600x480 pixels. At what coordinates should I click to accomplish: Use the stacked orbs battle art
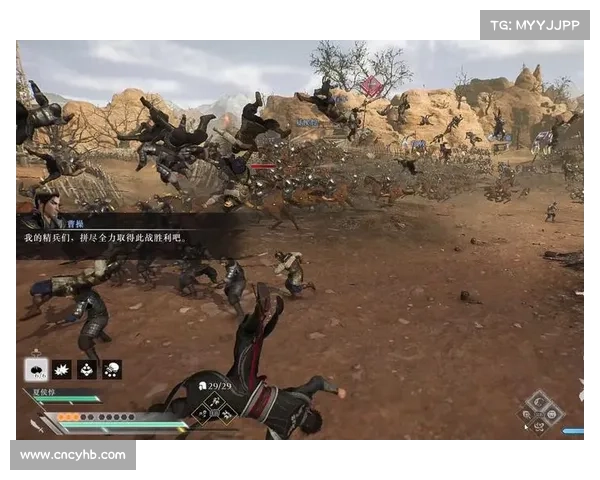[x=87, y=370]
